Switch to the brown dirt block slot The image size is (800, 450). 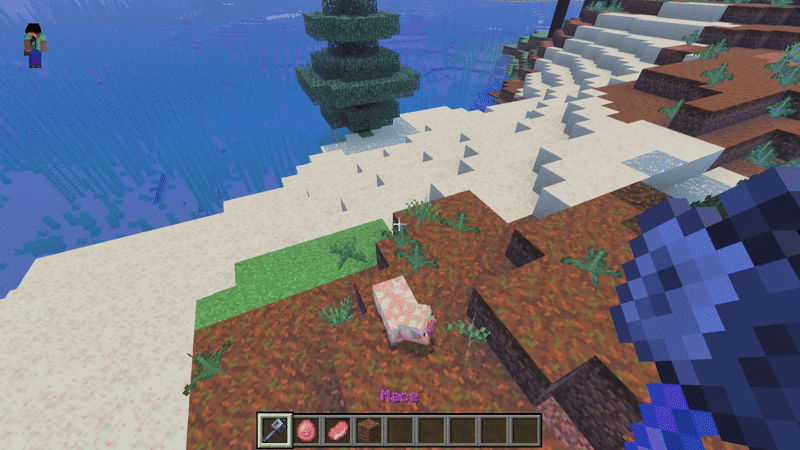click(x=368, y=430)
